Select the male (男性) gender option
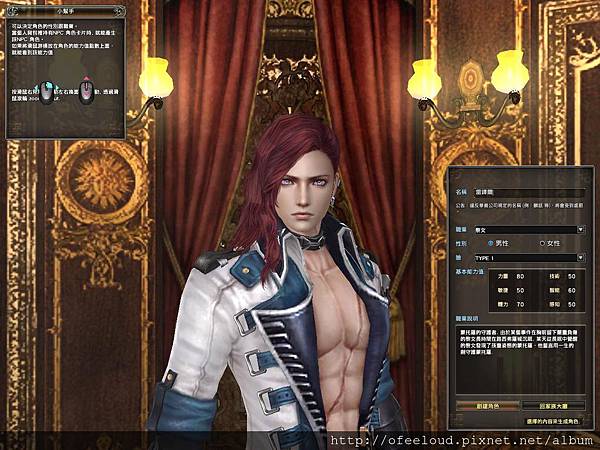The width and height of the screenshot is (600, 450). click(491, 243)
